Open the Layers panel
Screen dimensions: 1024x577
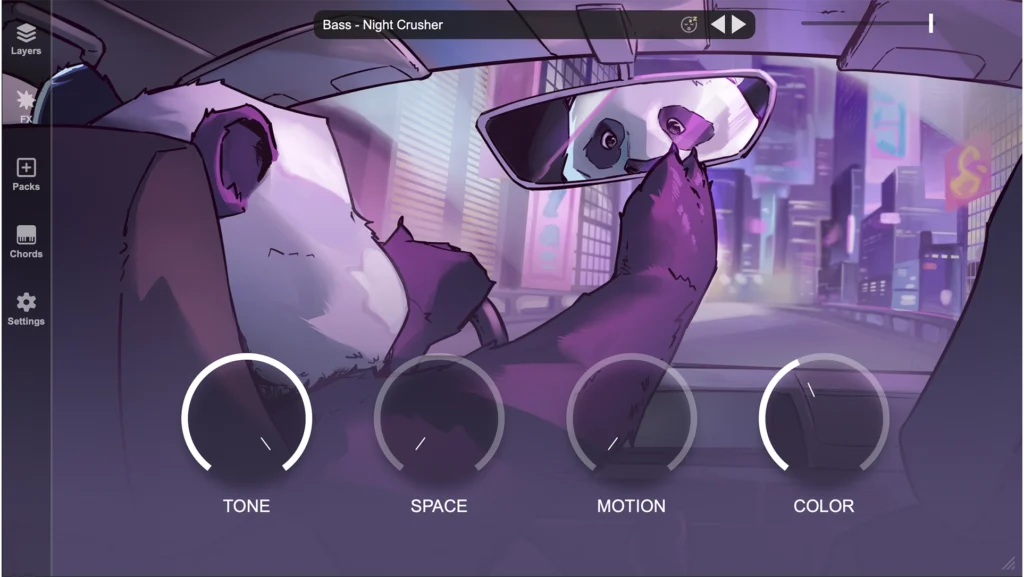[26, 38]
